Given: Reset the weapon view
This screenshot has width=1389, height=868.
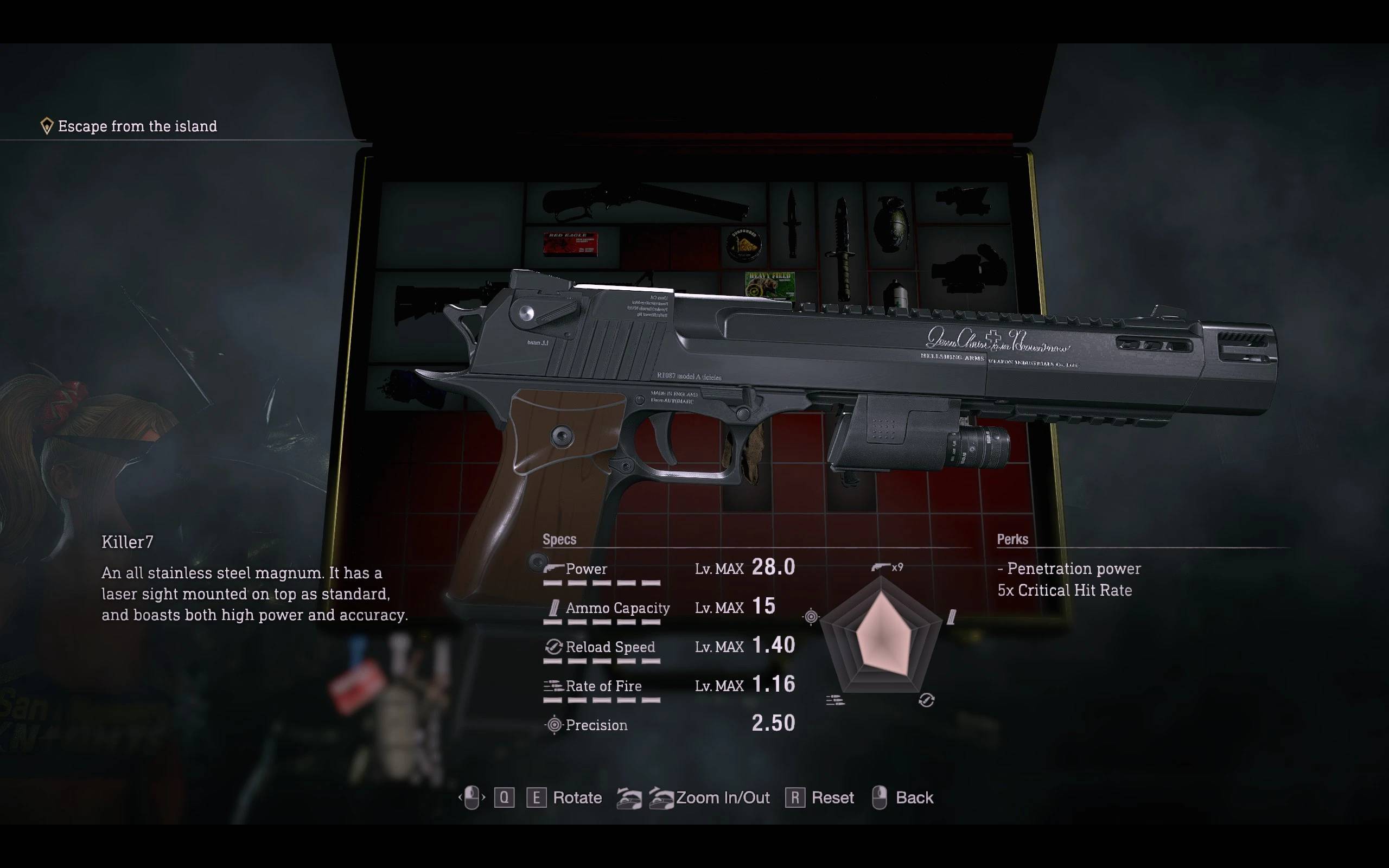Looking at the screenshot, I should (832, 797).
